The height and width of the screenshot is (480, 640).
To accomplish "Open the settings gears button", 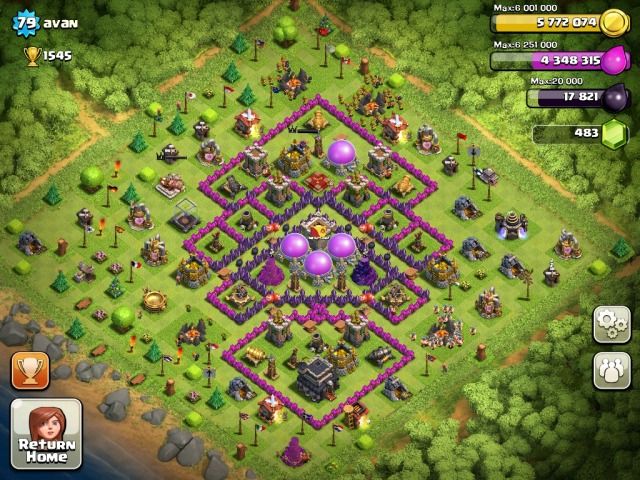I will click(x=611, y=323).
